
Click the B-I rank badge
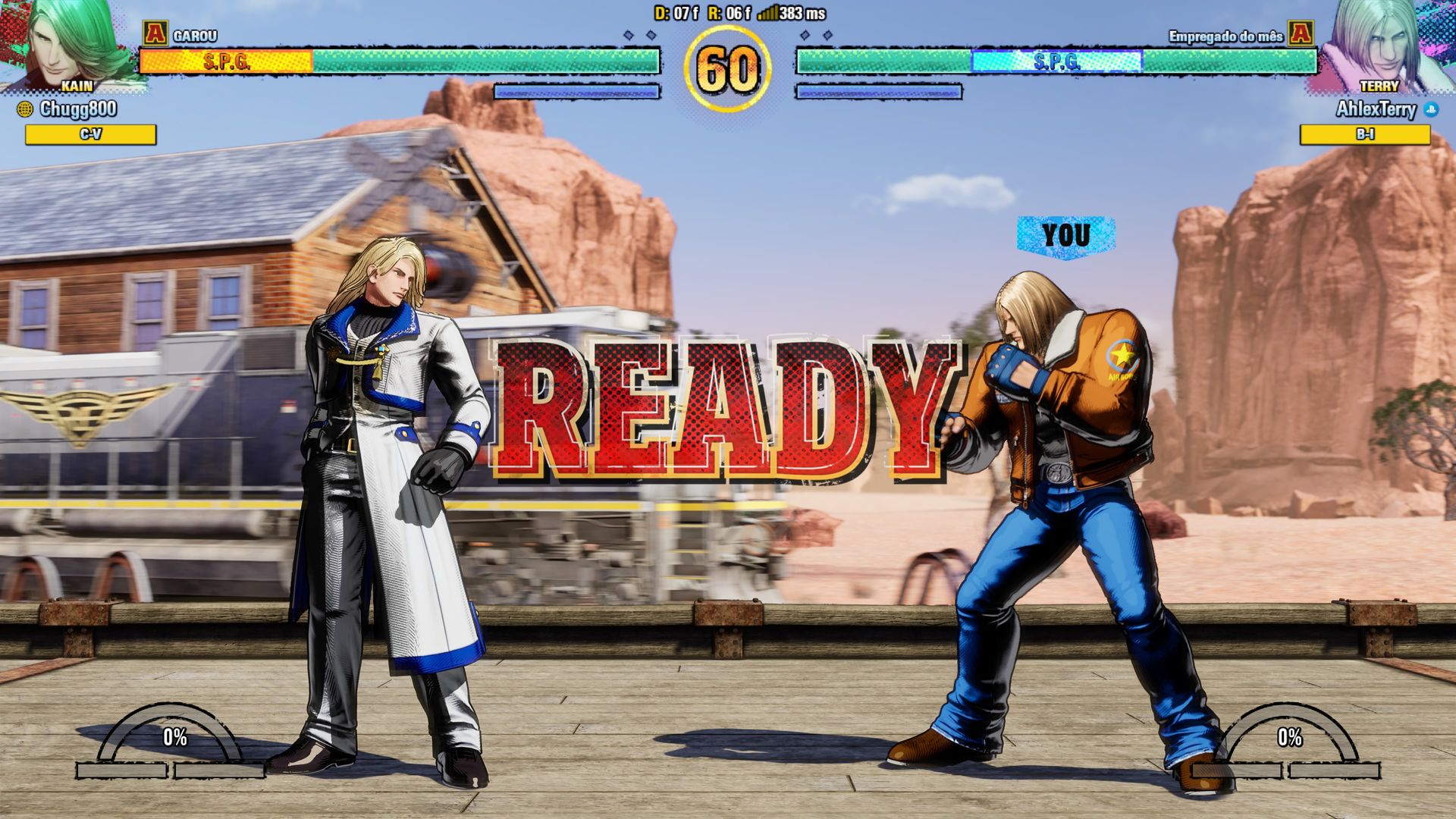click(1365, 134)
